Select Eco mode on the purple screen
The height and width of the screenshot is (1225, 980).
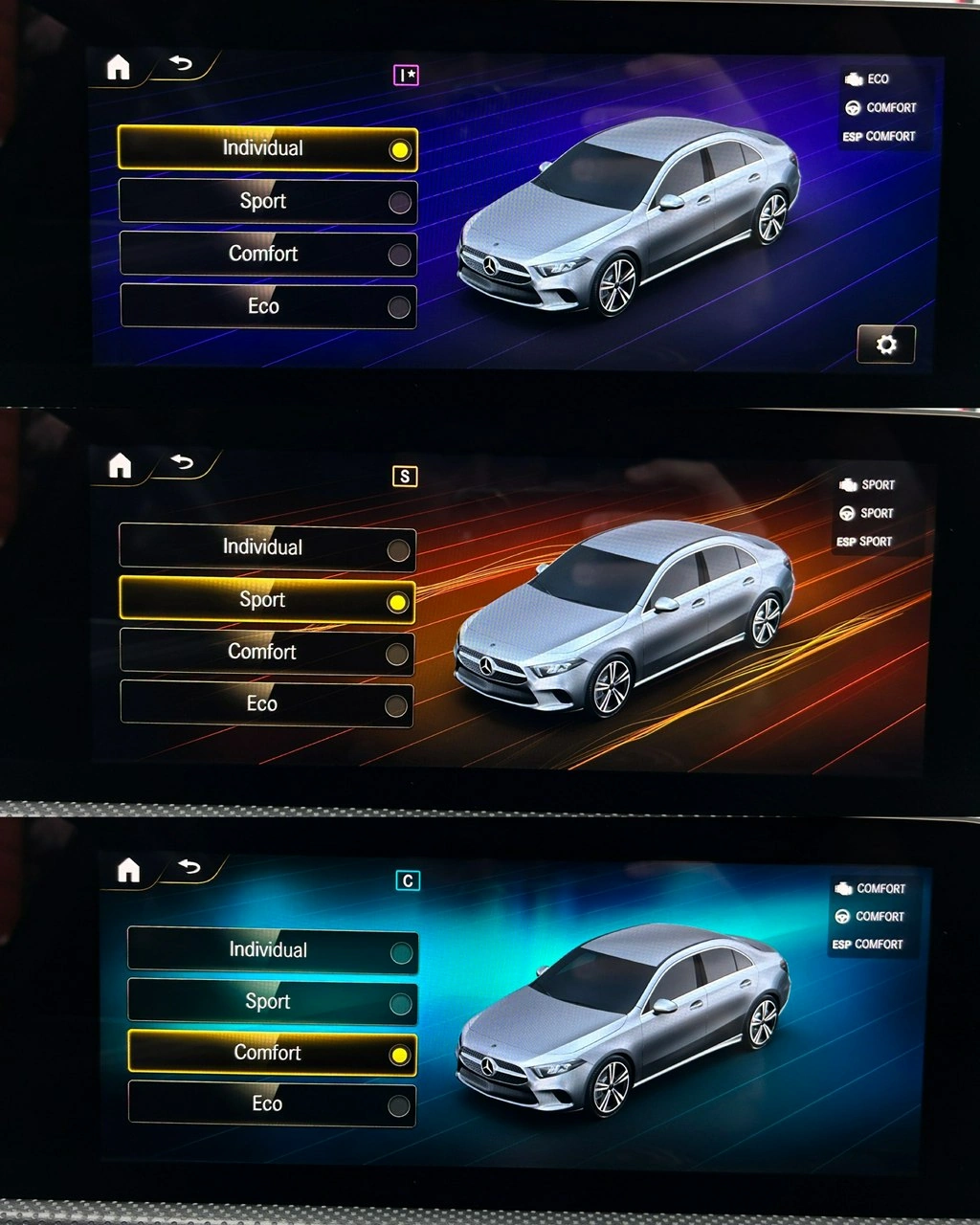point(268,306)
